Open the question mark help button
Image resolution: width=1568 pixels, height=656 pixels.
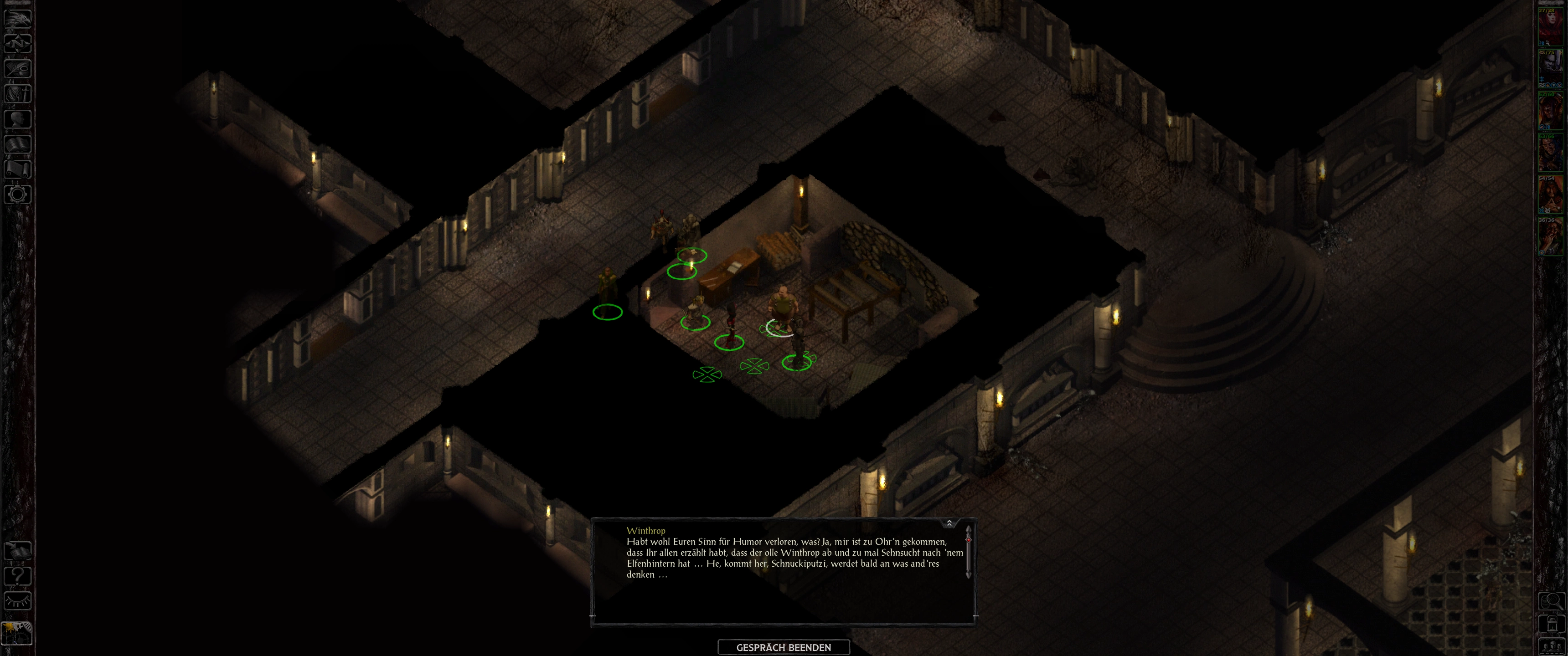tap(18, 576)
